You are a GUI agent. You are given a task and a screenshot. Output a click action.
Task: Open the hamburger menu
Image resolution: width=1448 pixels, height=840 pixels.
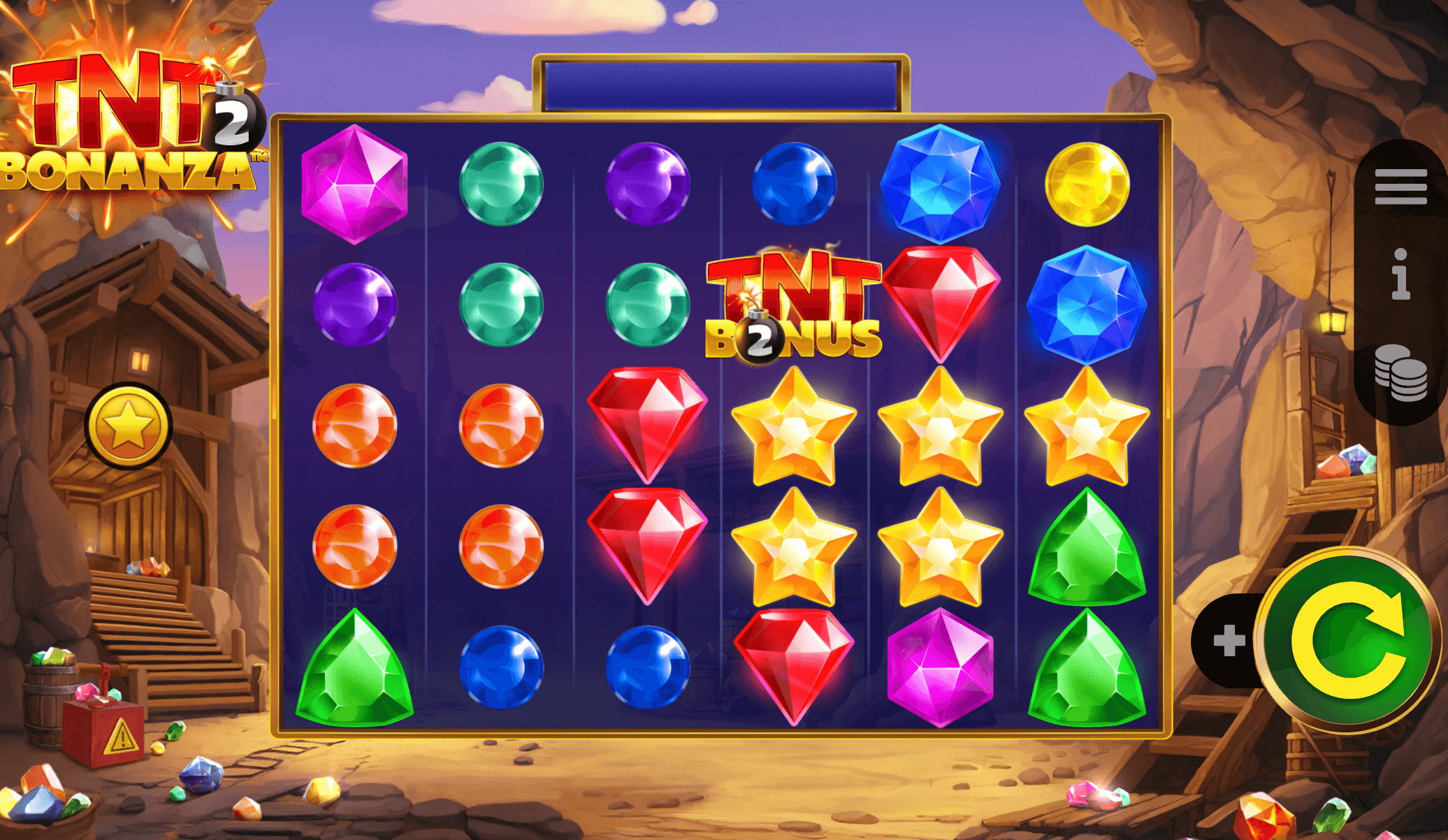point(1400,186)
